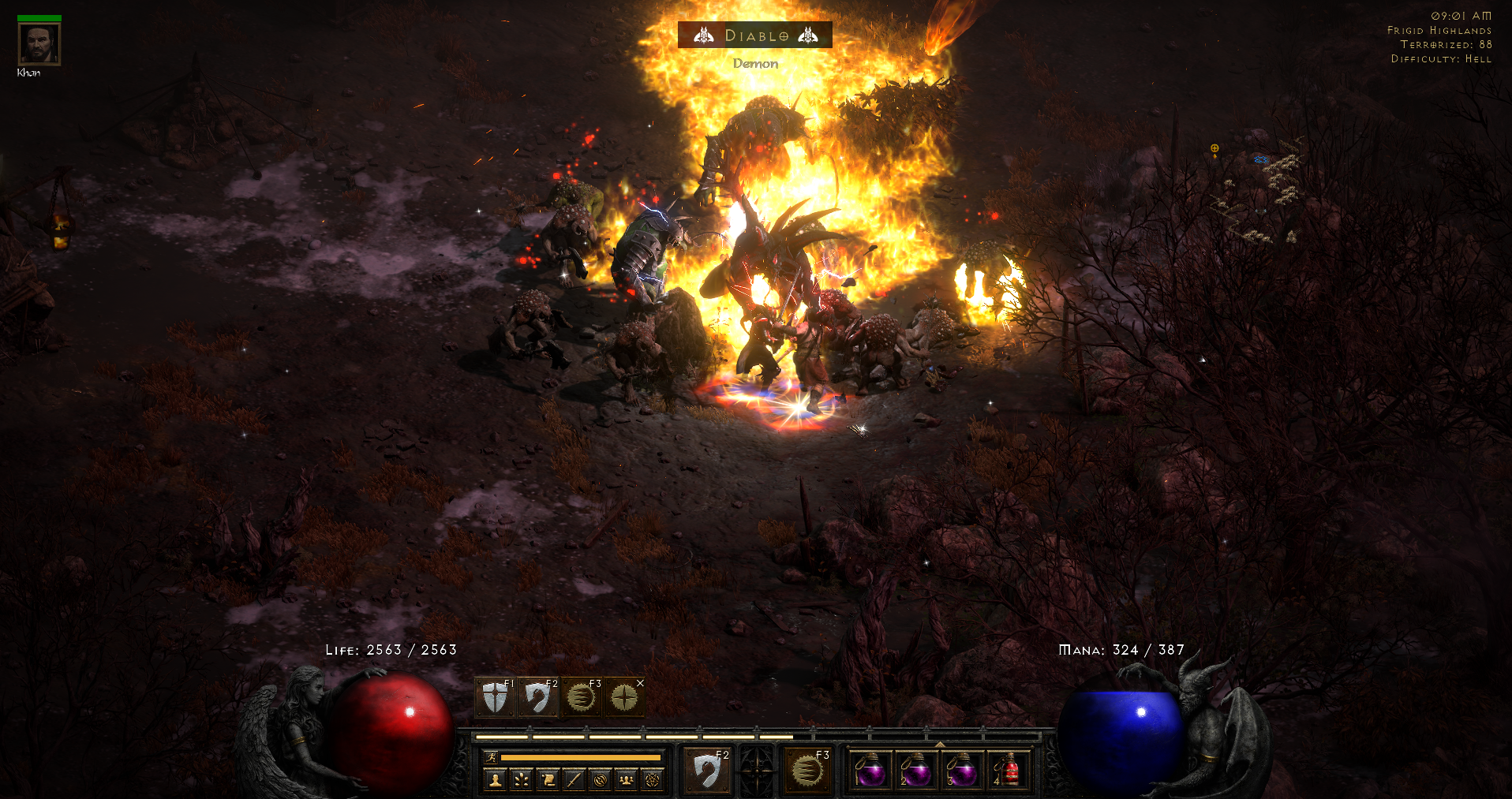Click the left skill button in the bottom bar

707,769
